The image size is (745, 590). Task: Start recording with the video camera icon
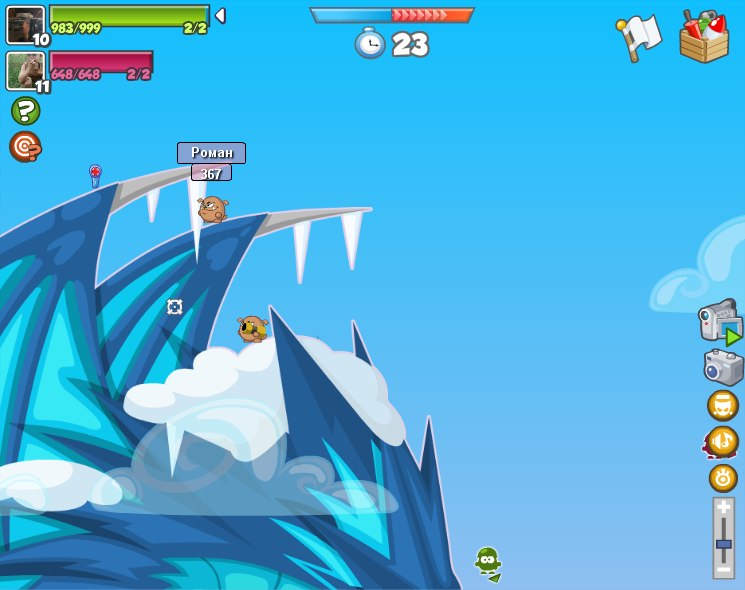point(720,322)
